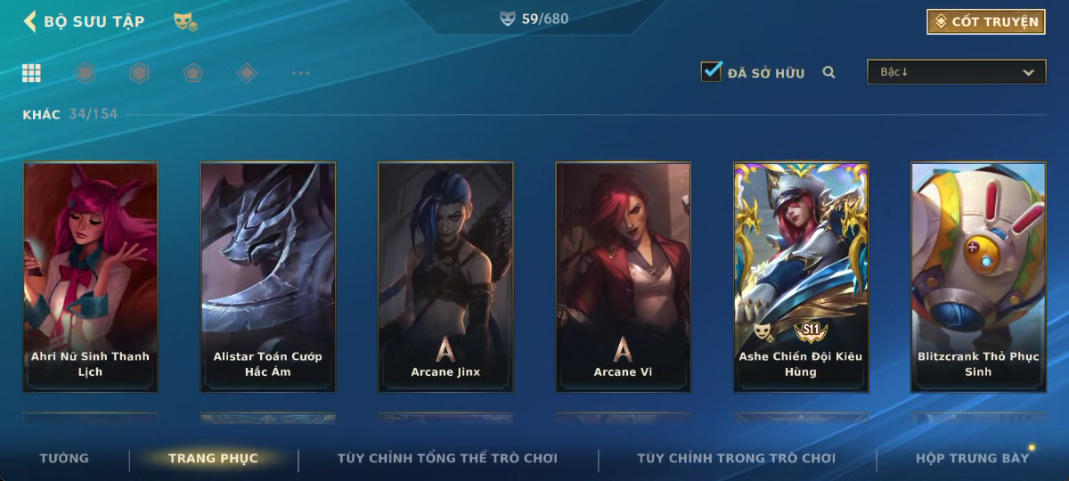
Task: Filter skins by the pentagon tier icon
Action: [x=193, y=73]
